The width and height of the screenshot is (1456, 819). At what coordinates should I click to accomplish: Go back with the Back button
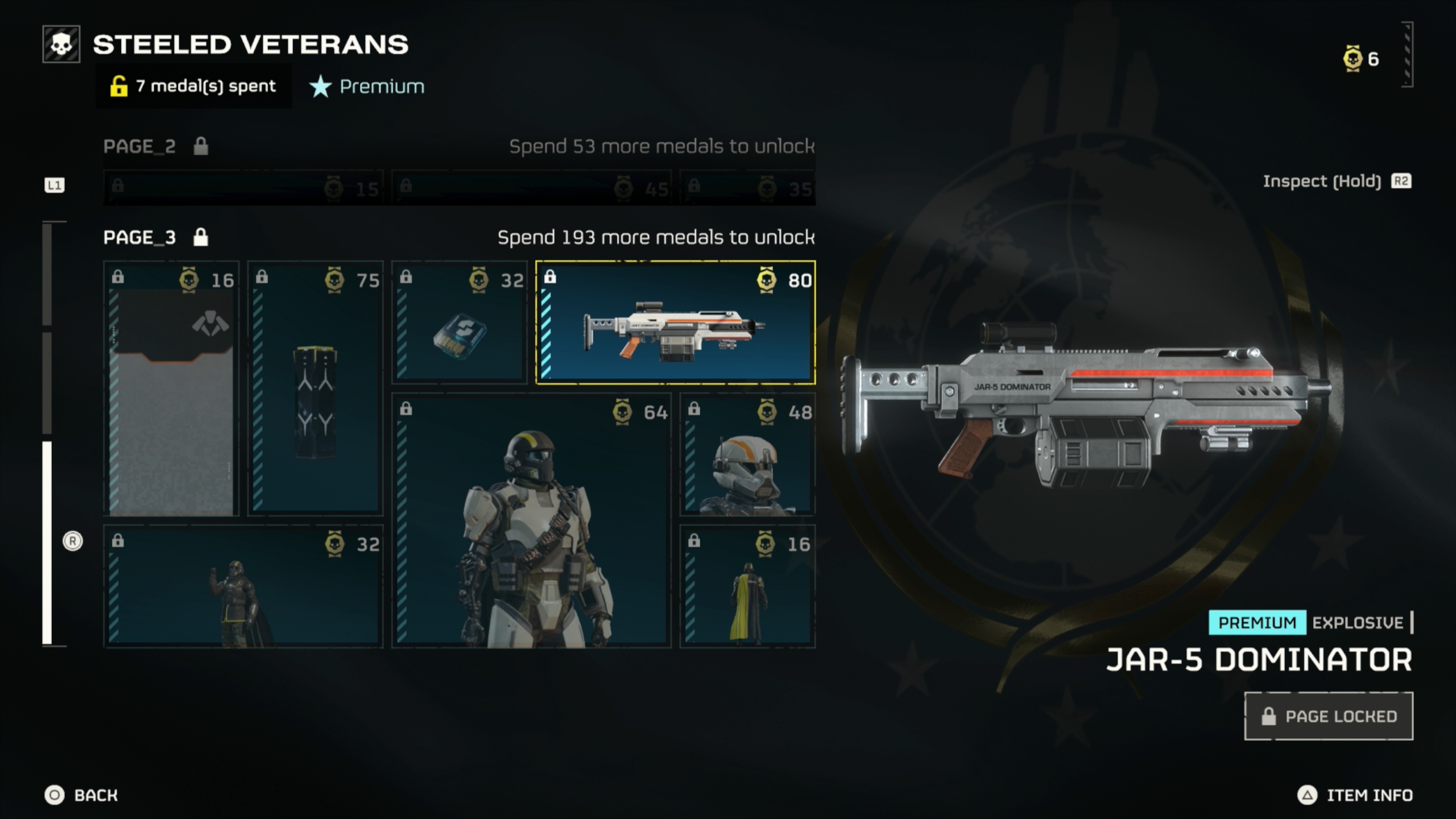coord(81,795)
